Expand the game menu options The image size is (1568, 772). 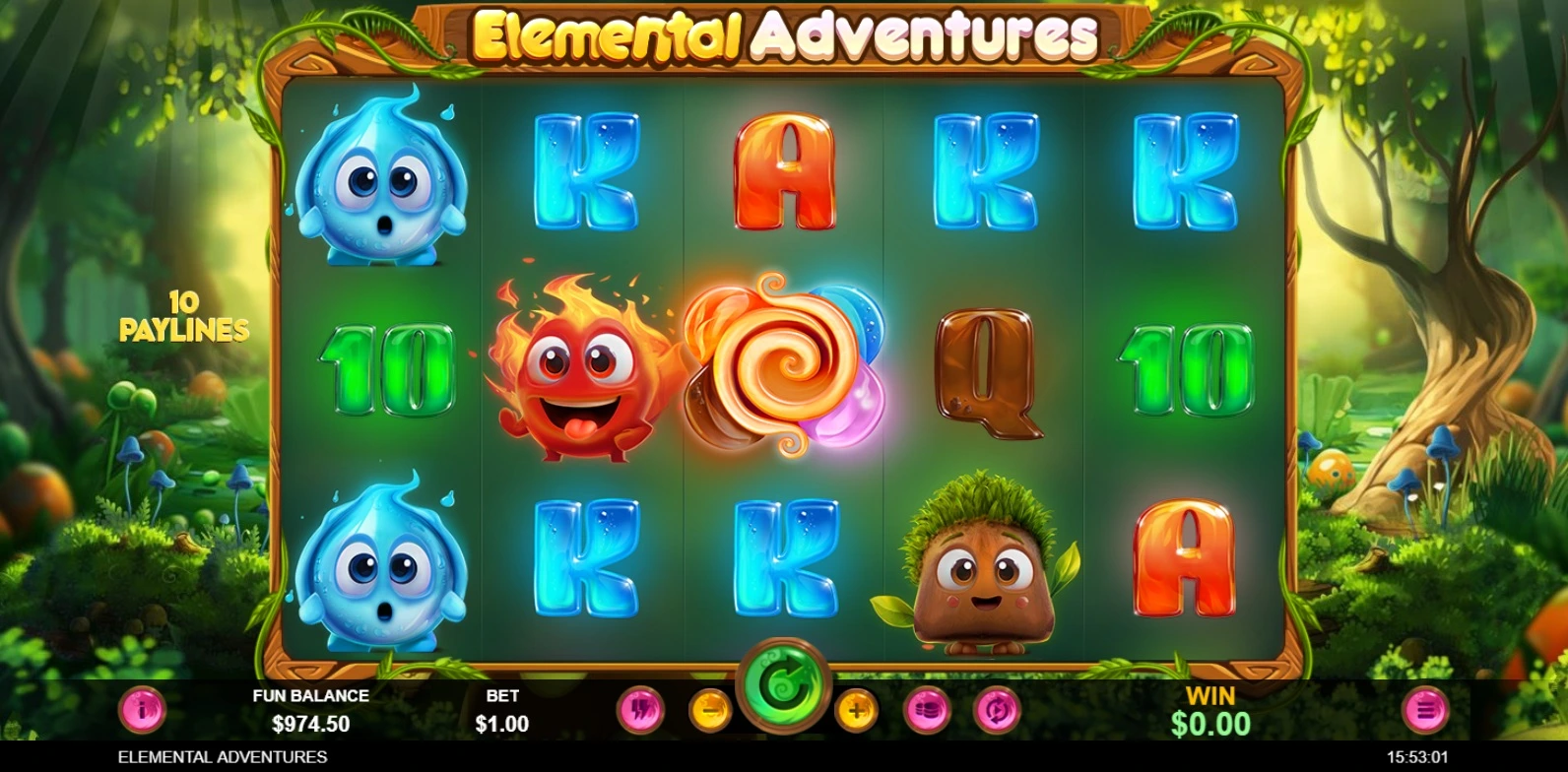[x=1427, y=710]
